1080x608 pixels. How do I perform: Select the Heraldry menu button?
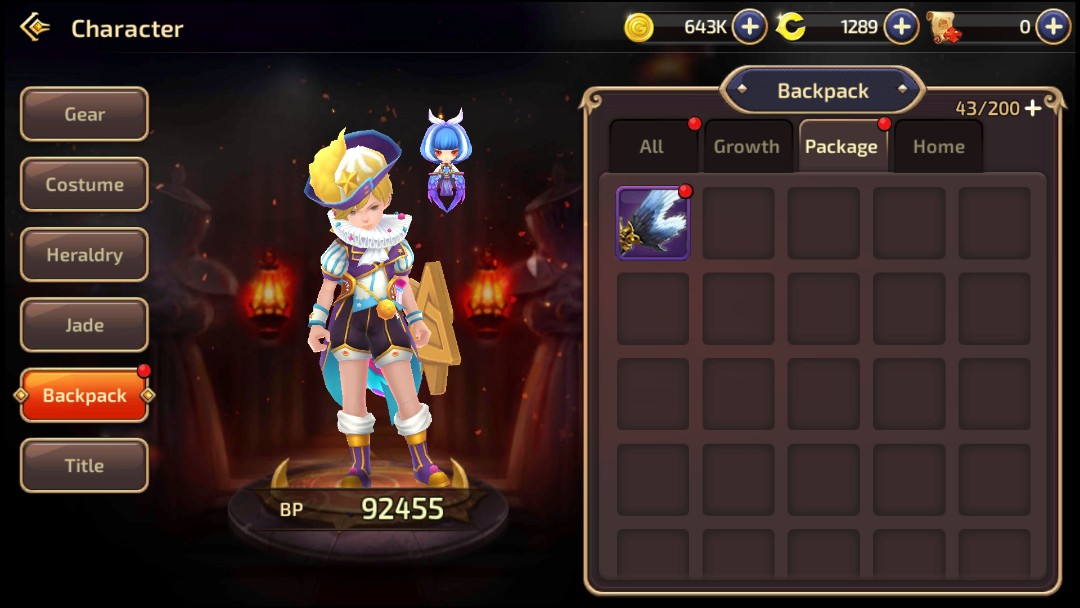(x=84, y=255)
